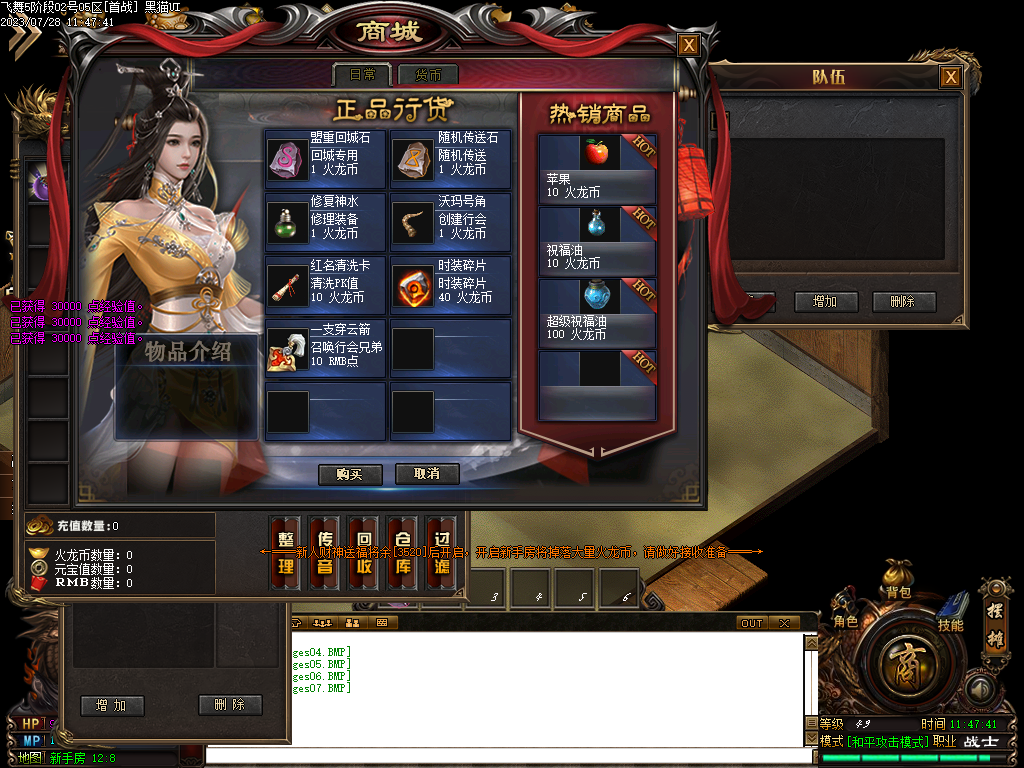The height and width of the screenshot is (768, 1024).
Task: Close the 队伍 team panel
Action: pyautogui.click(x=950, y=77)
